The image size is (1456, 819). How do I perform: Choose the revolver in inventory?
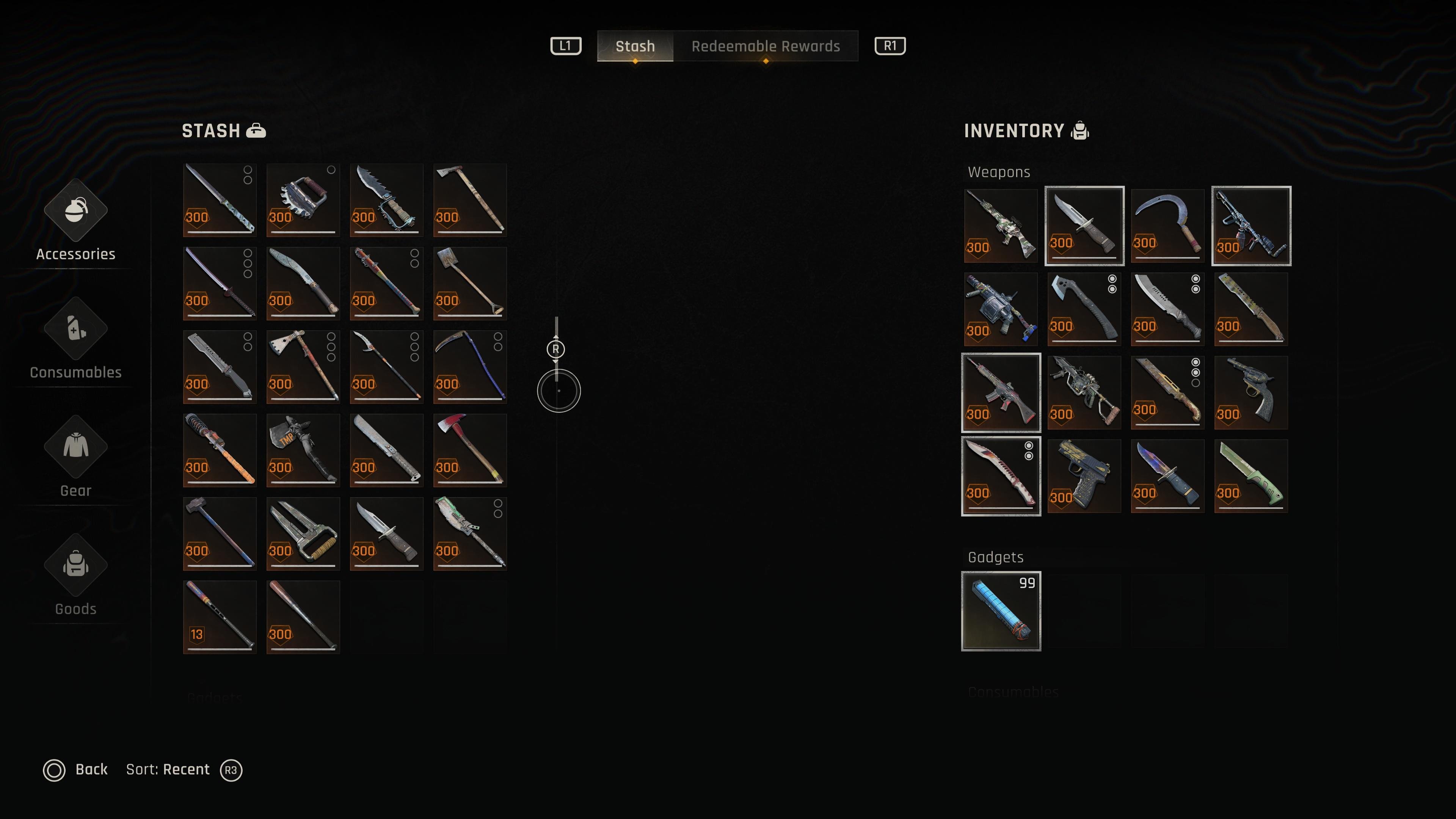tap(1251, 392)
